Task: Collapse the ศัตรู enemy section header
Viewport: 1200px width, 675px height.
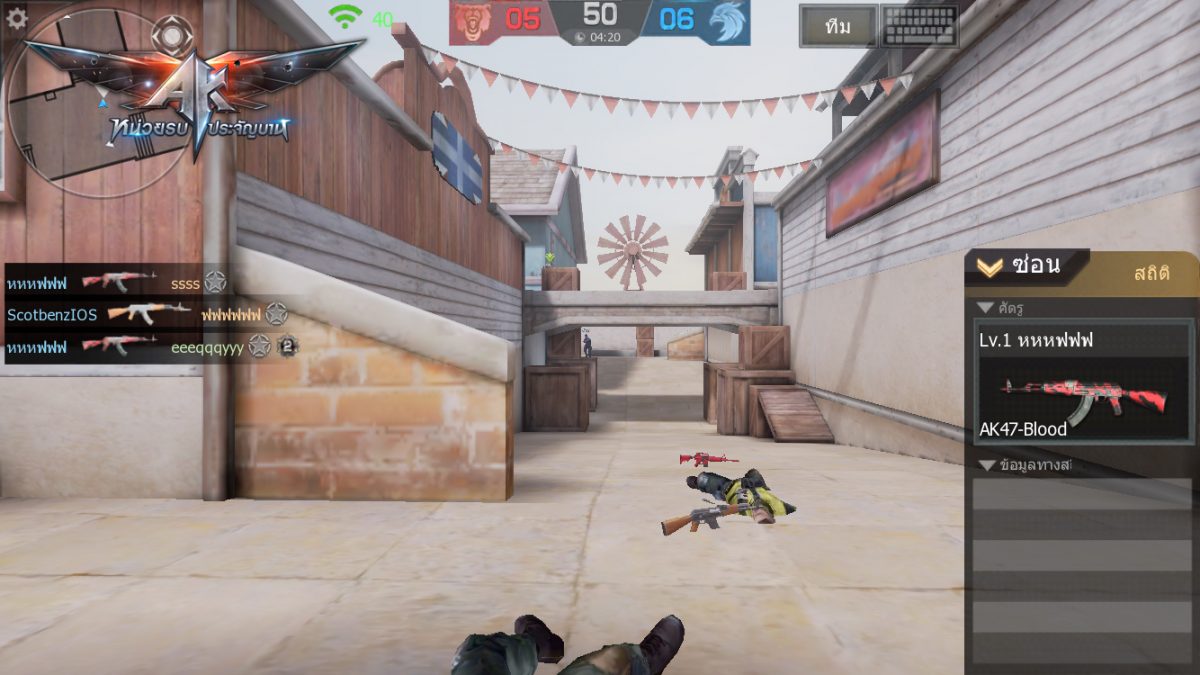Action: pyautogui.click(x=1008, y=307)
